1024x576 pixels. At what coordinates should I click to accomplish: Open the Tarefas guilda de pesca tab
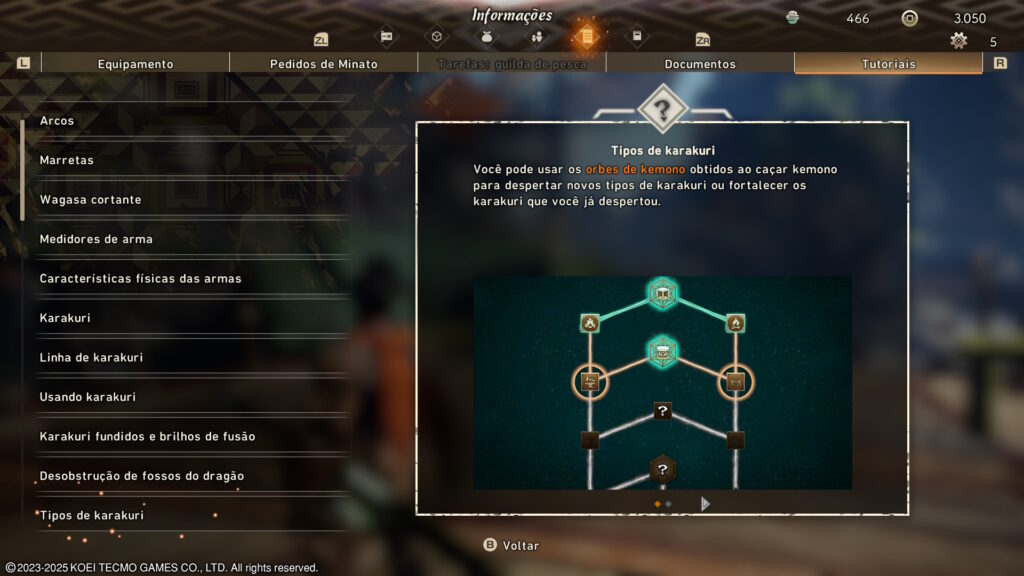point(511,64)
